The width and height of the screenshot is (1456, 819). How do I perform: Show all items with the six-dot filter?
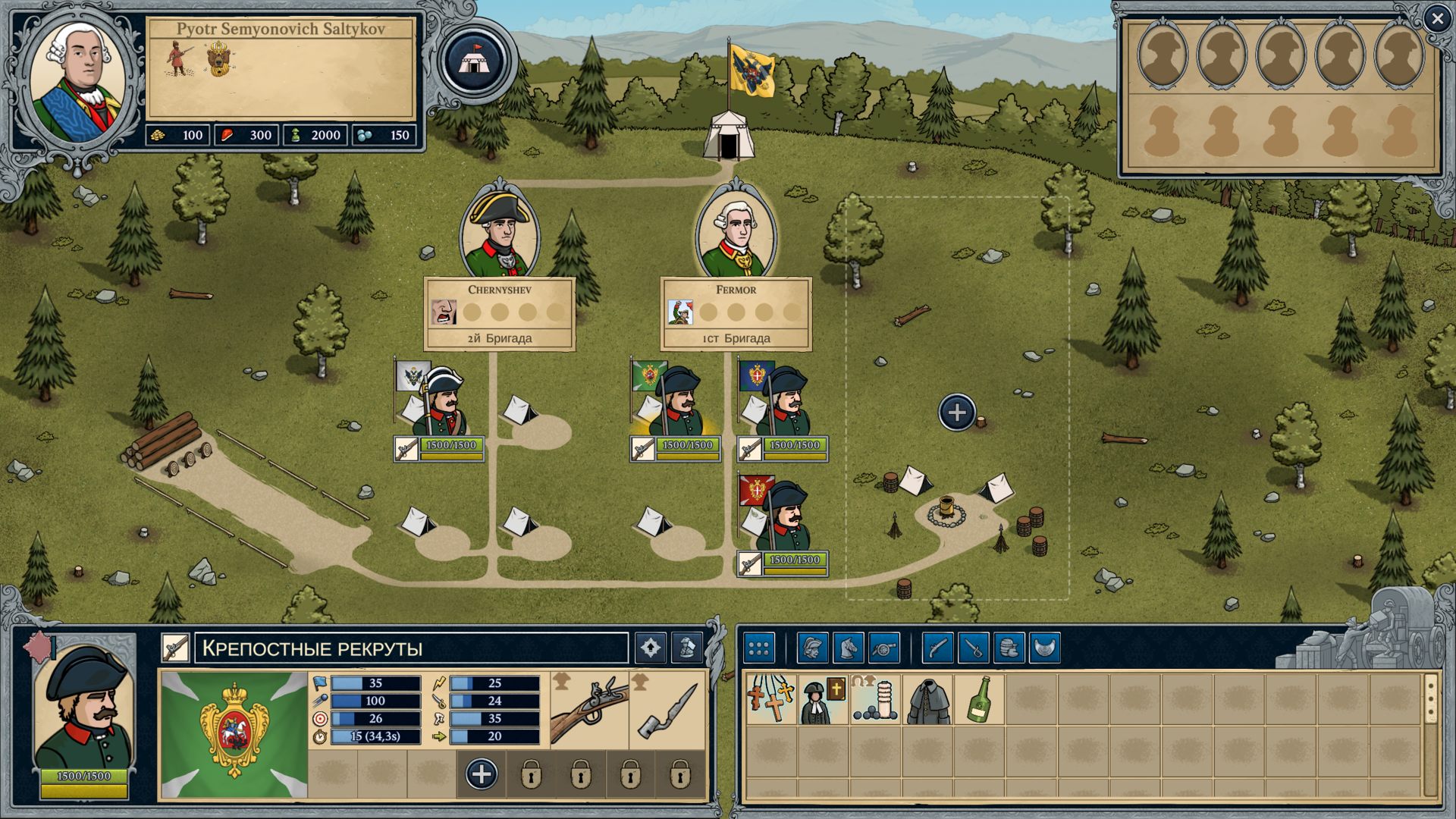click(759, 648)
